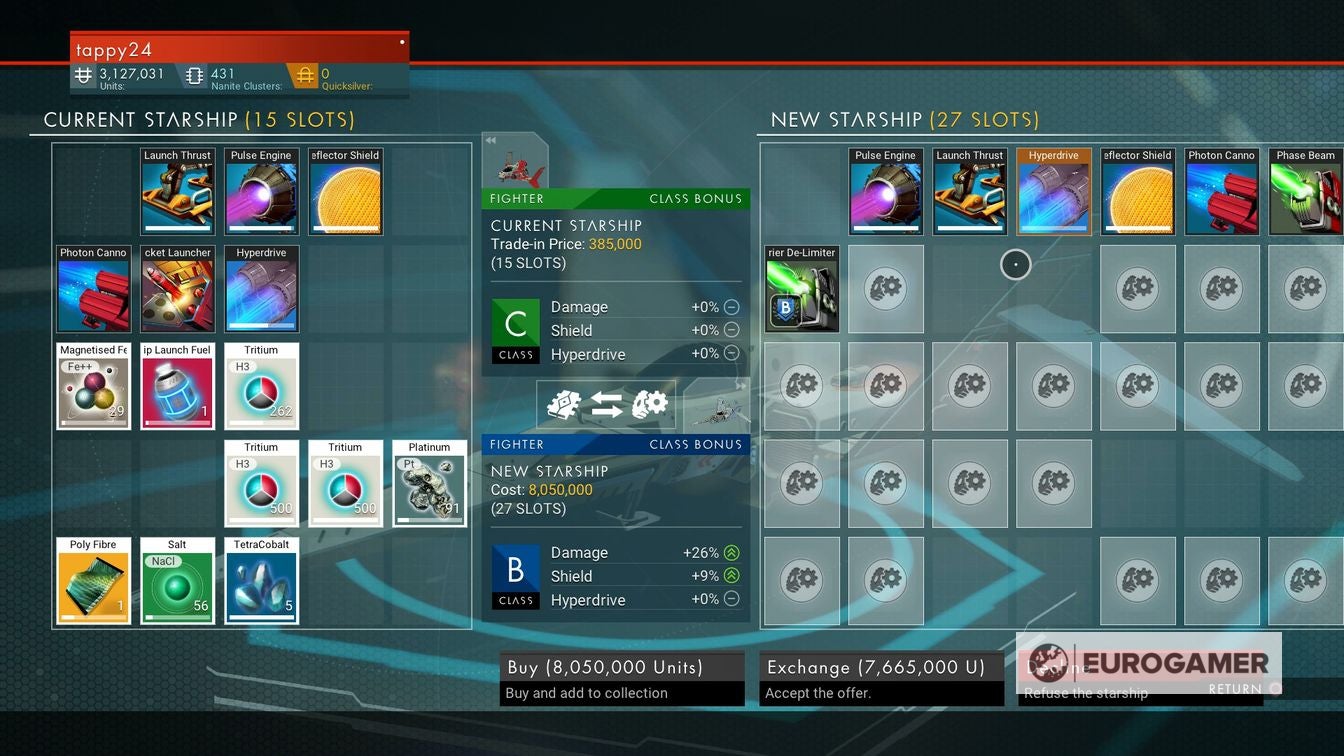Click the starship swap arrows icon

click(x=606, y=403)
